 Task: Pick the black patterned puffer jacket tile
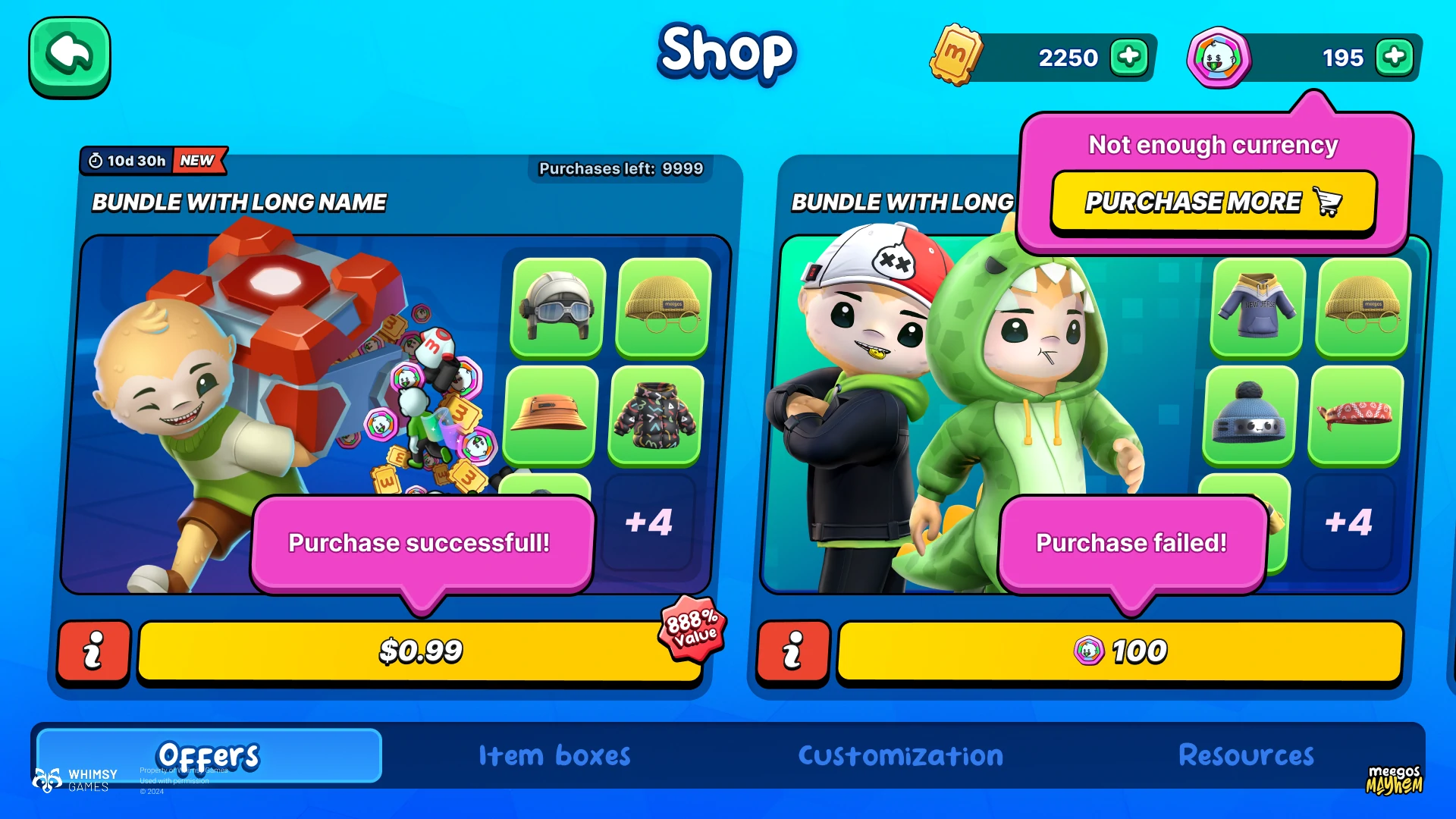[655, 415]
